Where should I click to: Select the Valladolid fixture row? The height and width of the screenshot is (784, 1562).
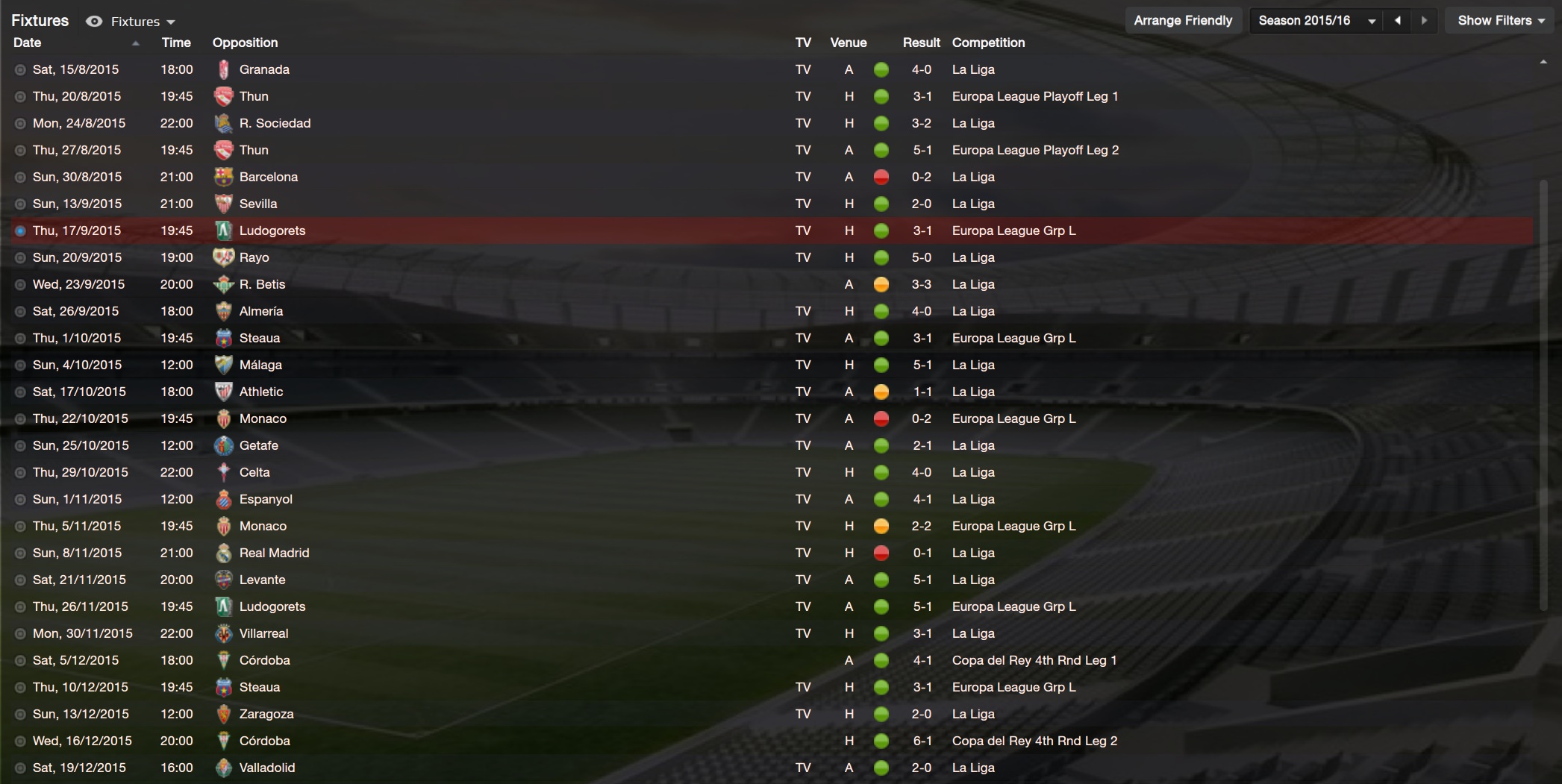tap(266, 768)
